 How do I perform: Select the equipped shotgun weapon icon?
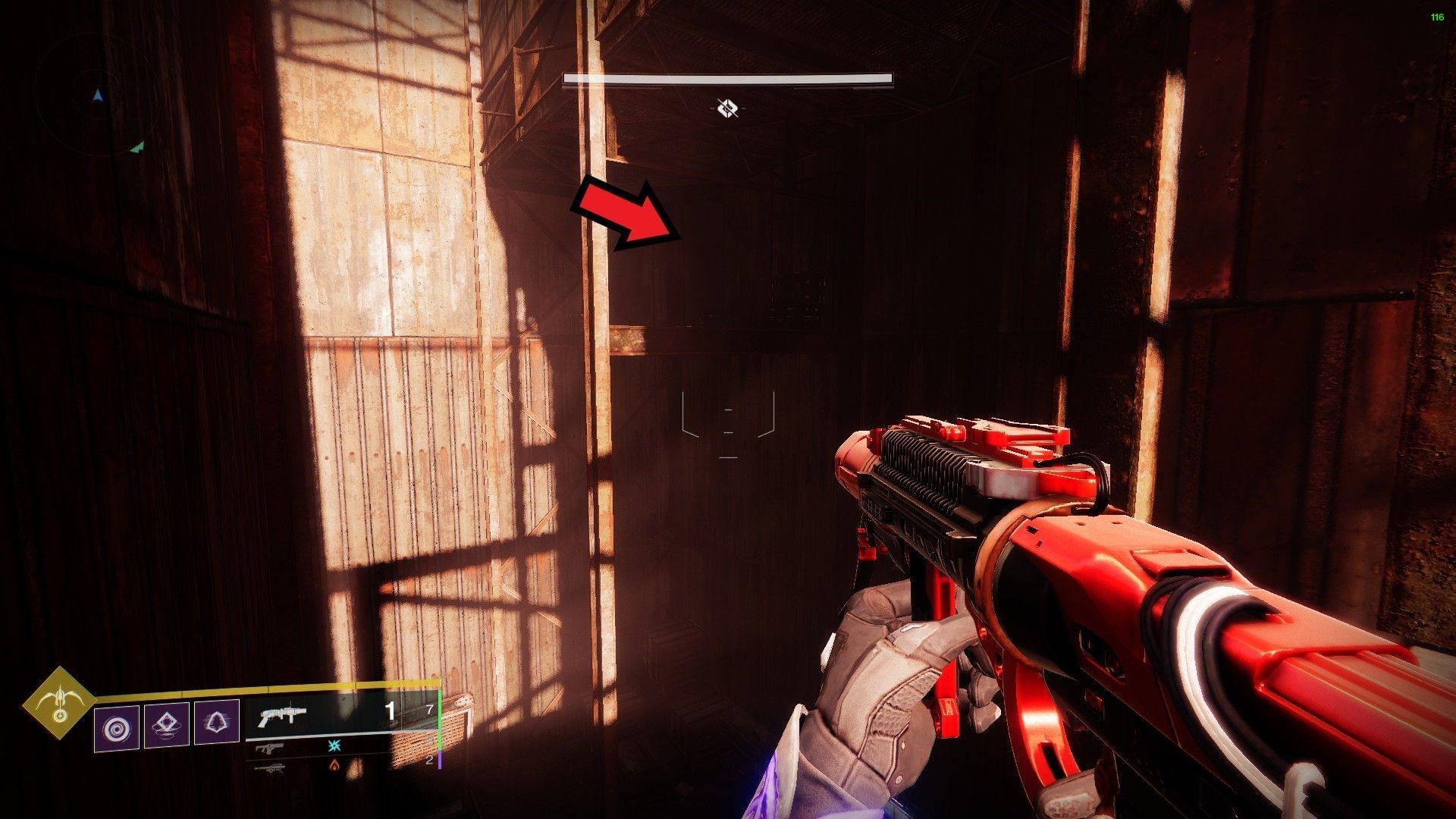[x=283, y=715]
